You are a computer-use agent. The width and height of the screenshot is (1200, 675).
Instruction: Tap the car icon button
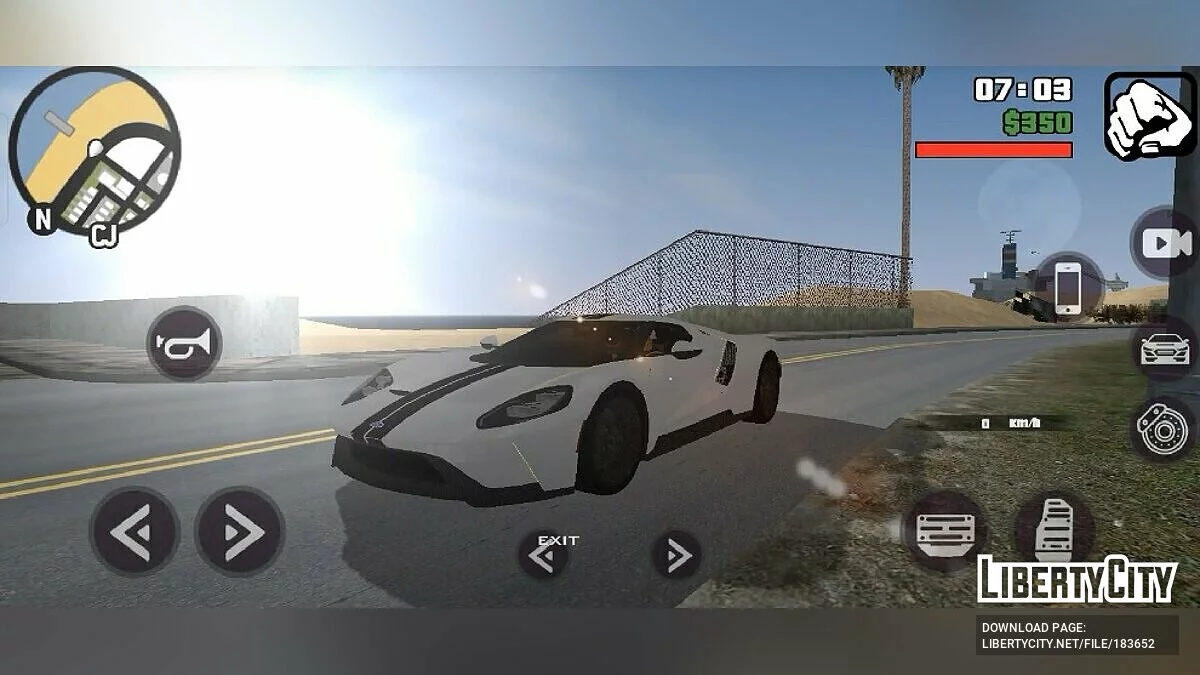pos(1165,349)
